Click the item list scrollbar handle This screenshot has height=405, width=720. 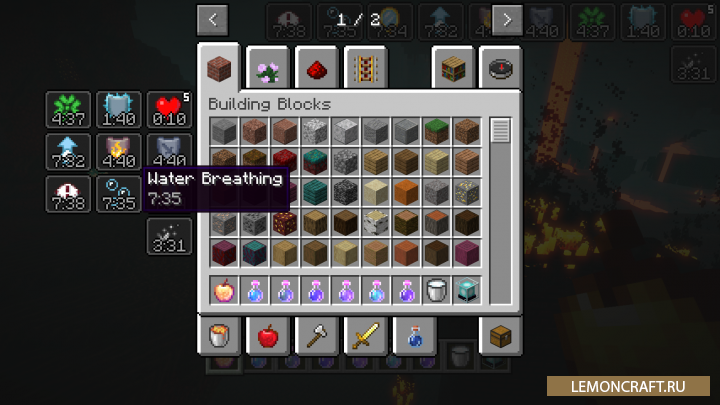[501, 130]
